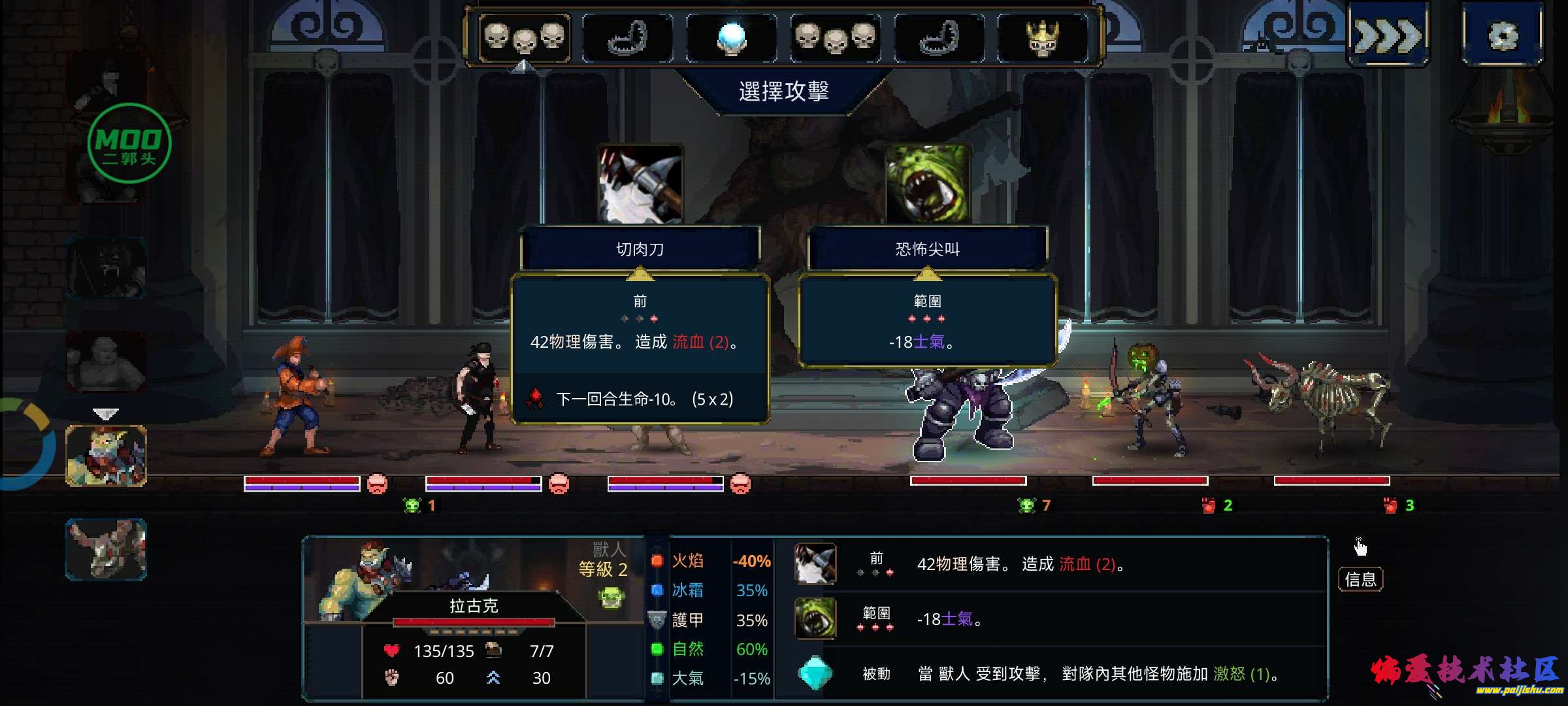The width and height of the screenshot is (1568, 706).
Task: Click the 信息 info button
Action: pyautogui.click(x=1360, y=579)
